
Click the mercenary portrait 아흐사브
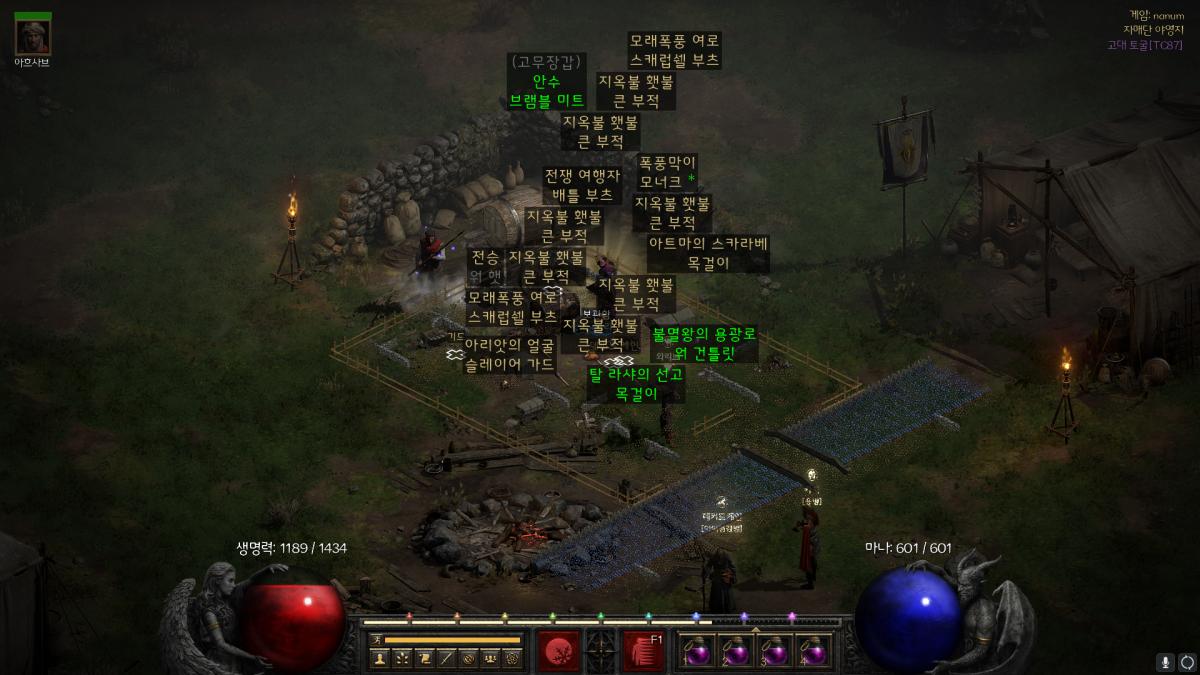point(33,36)
